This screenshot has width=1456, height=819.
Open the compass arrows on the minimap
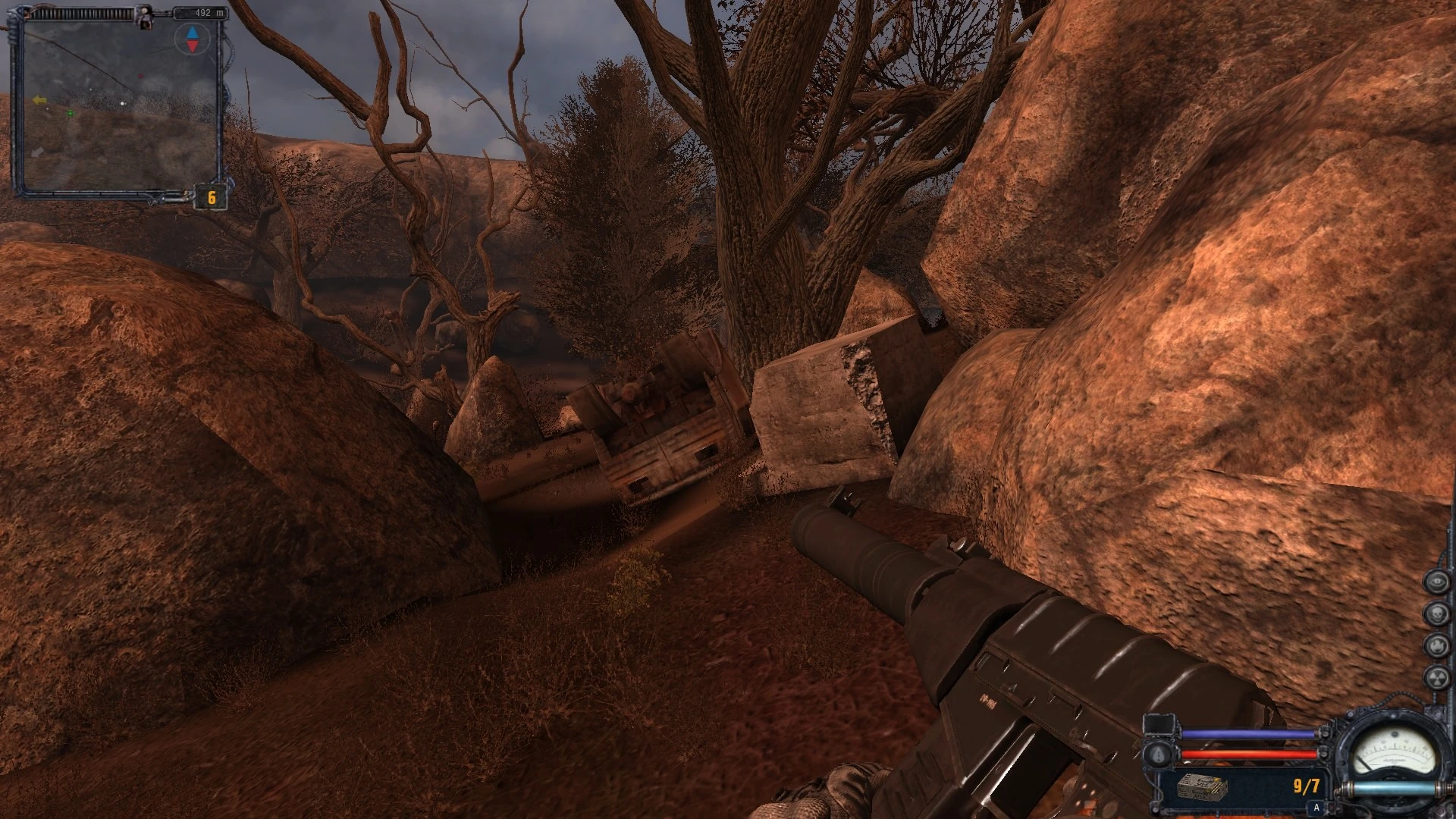point(191,39)
